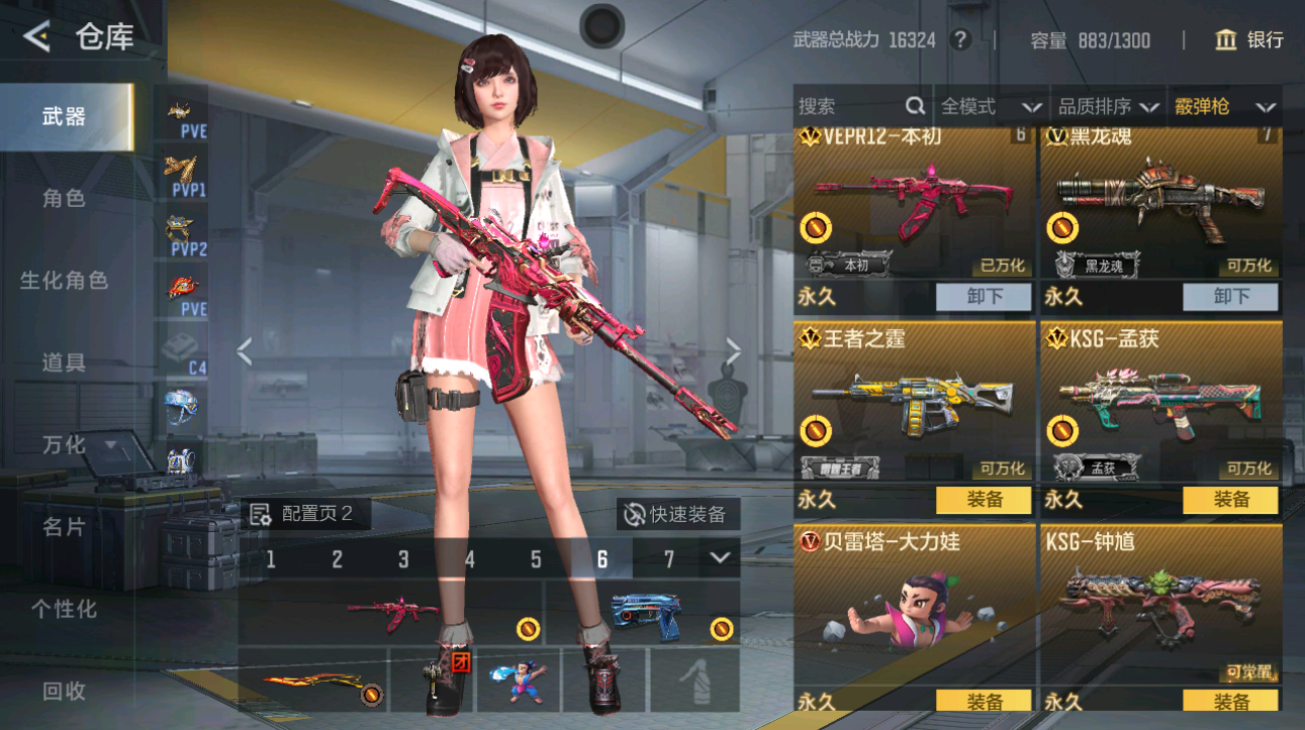Click the 配置页2 configuration page icon
Screen dimensions: 1305x730
coord(262,513)
